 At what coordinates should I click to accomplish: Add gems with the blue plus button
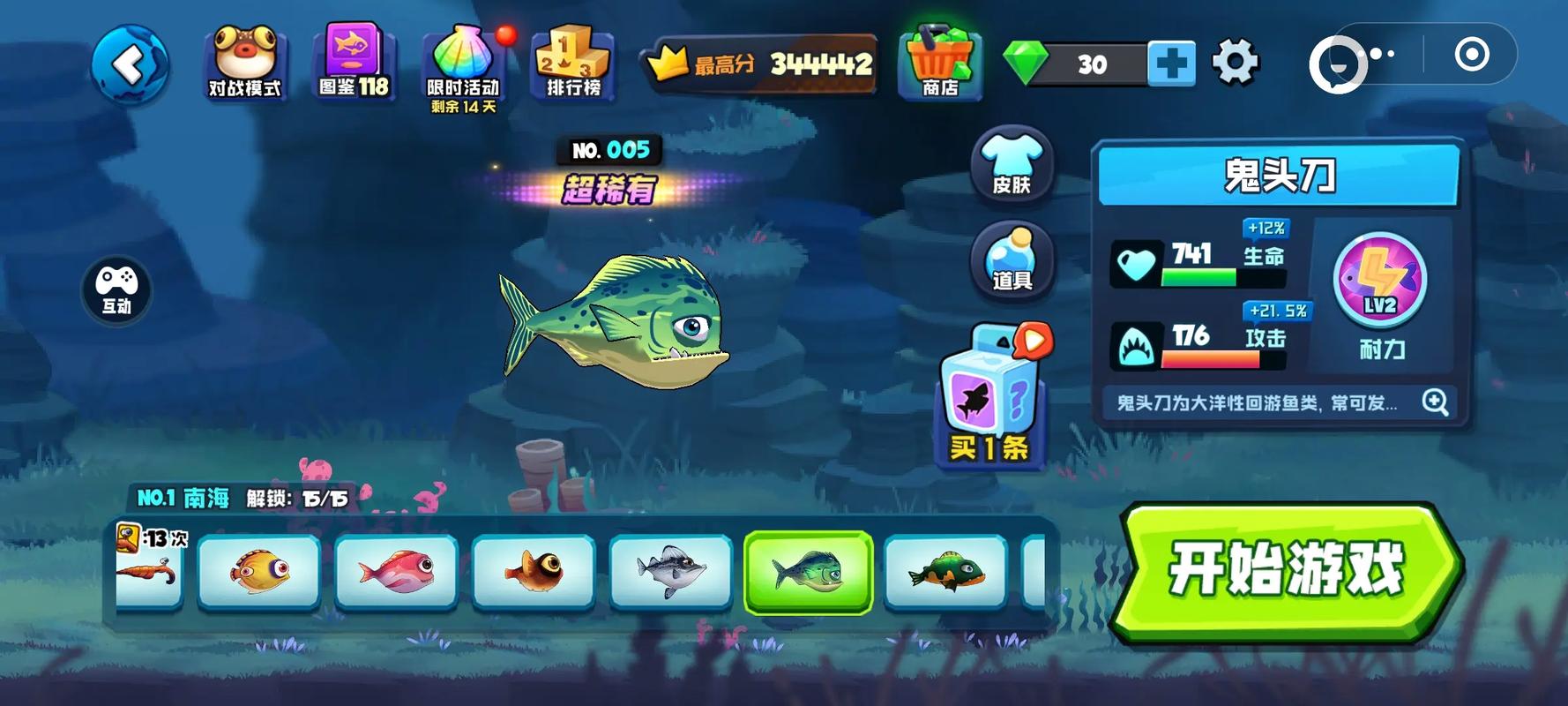(1171, 64)
